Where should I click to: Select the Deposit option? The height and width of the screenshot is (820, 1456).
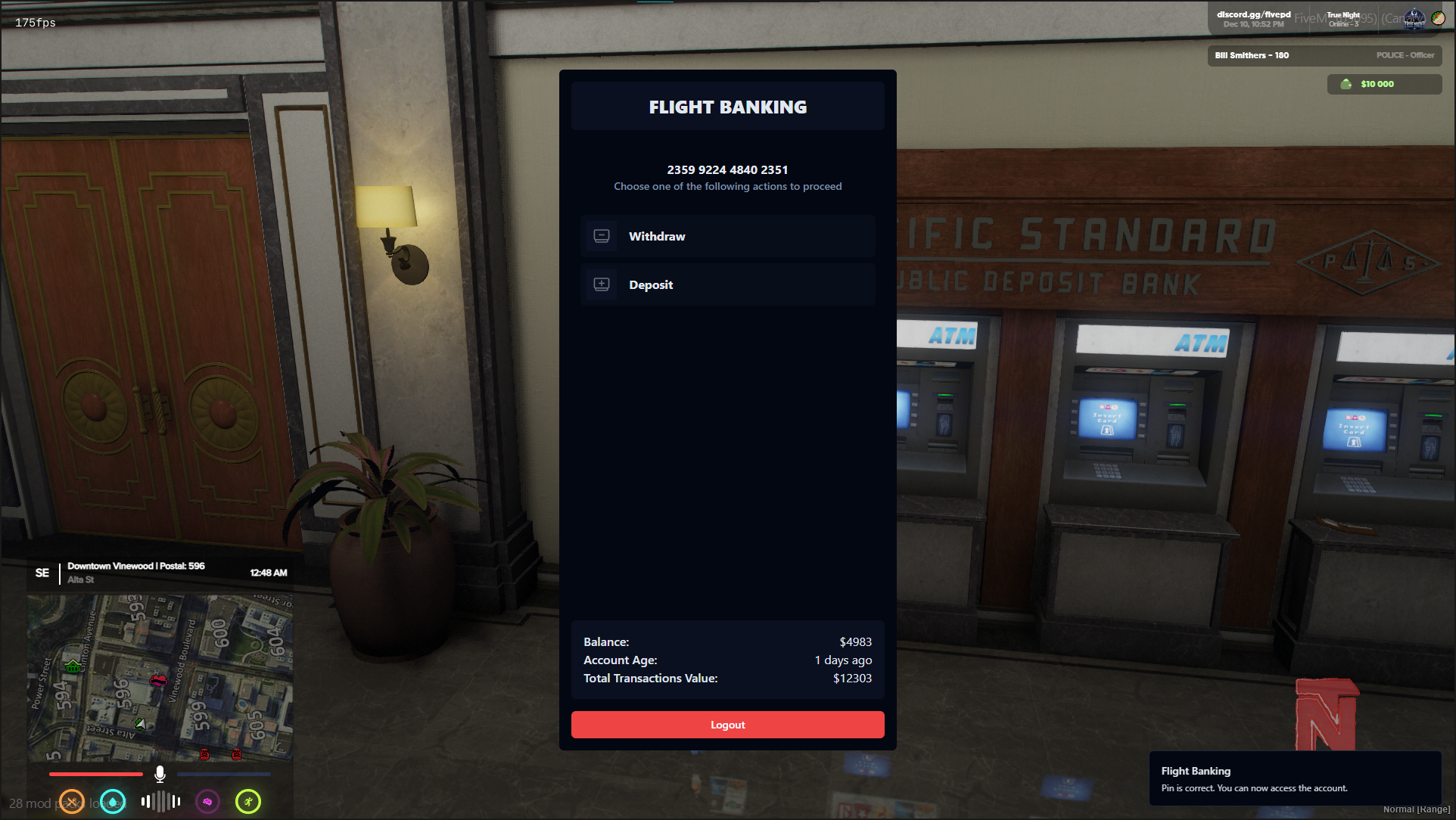727,285
